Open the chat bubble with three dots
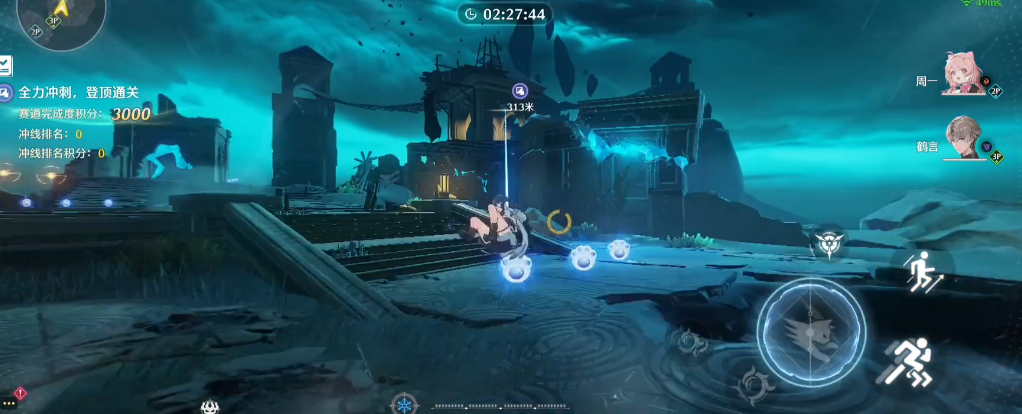This screenshot has height=414, width=1022. pos(9,404)
